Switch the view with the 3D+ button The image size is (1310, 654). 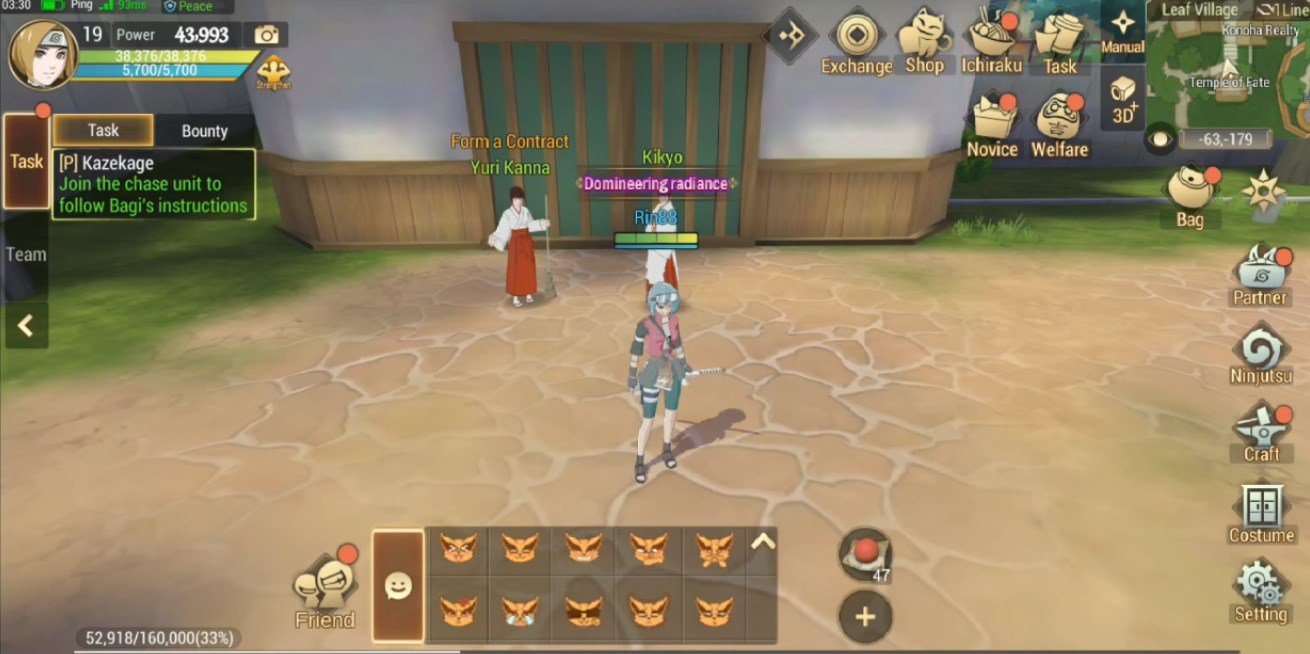1123,100
